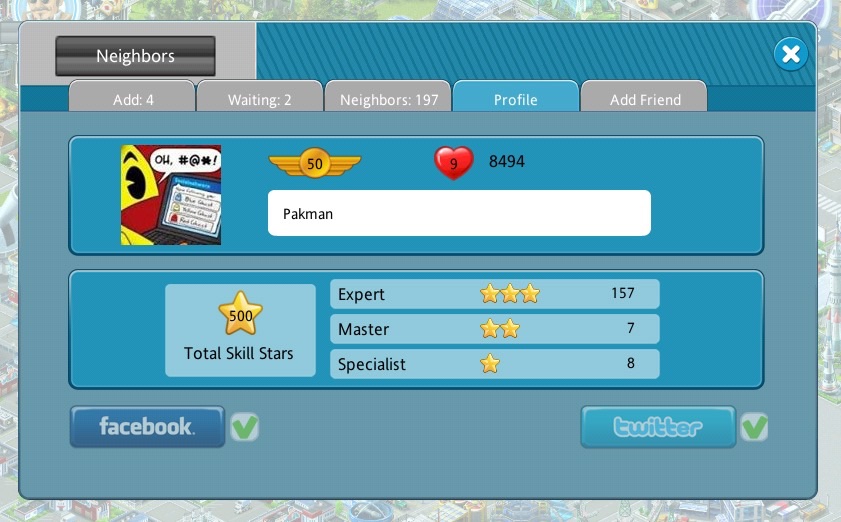Click the Pakman profile avatar
This screenshot has height=522, width=841.
click(x=171, y=195)
